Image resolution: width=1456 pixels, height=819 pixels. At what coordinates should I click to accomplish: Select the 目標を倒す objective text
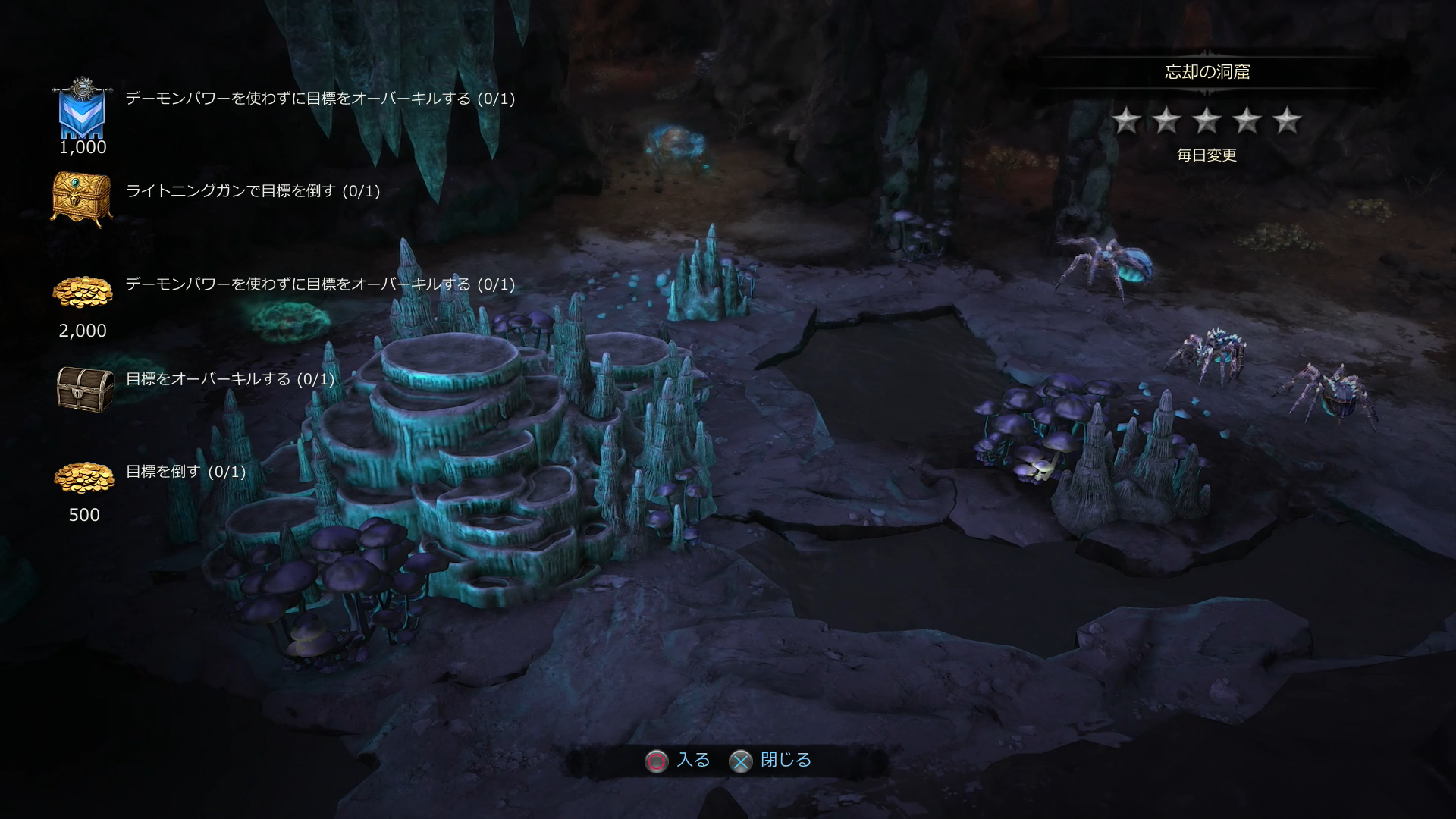[x=186, y=472]
